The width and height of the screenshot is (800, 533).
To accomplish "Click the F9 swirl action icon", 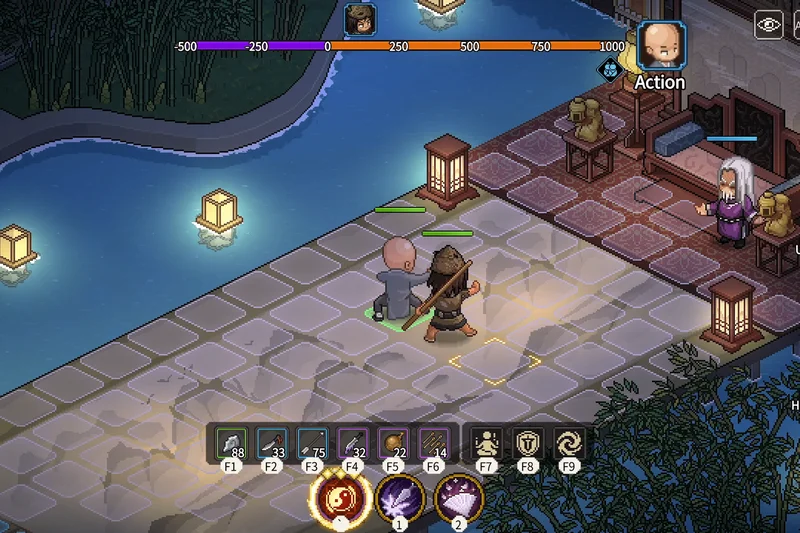I will coord(568,443).
